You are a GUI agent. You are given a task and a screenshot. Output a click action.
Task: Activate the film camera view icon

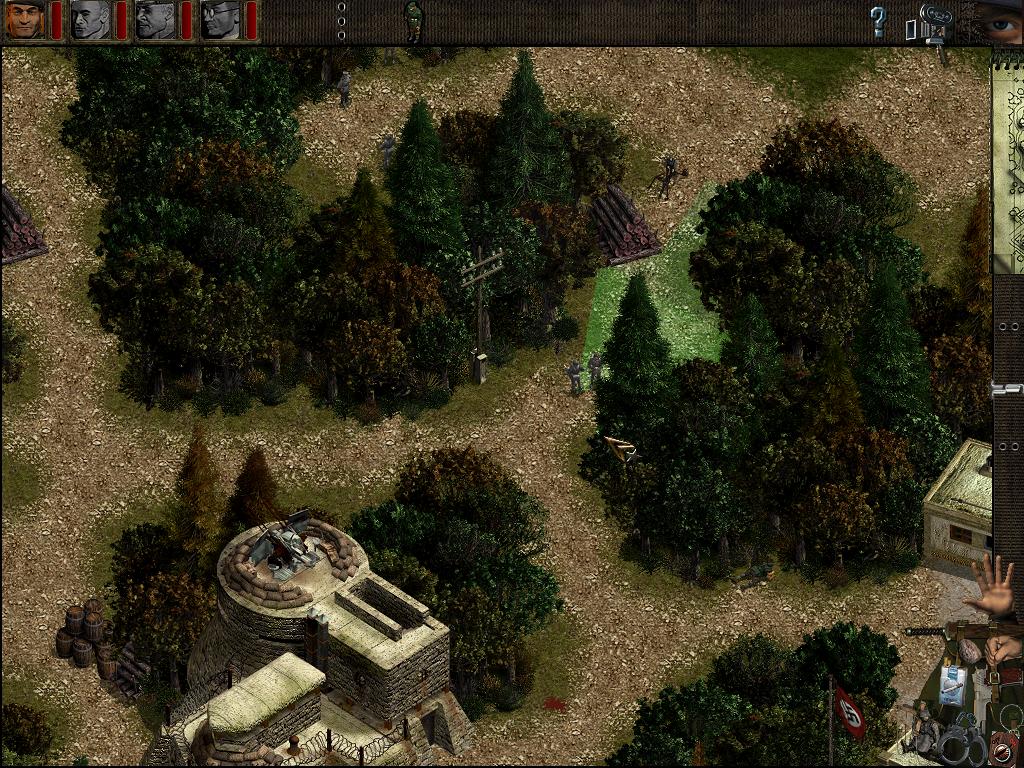tap(932, 24)
